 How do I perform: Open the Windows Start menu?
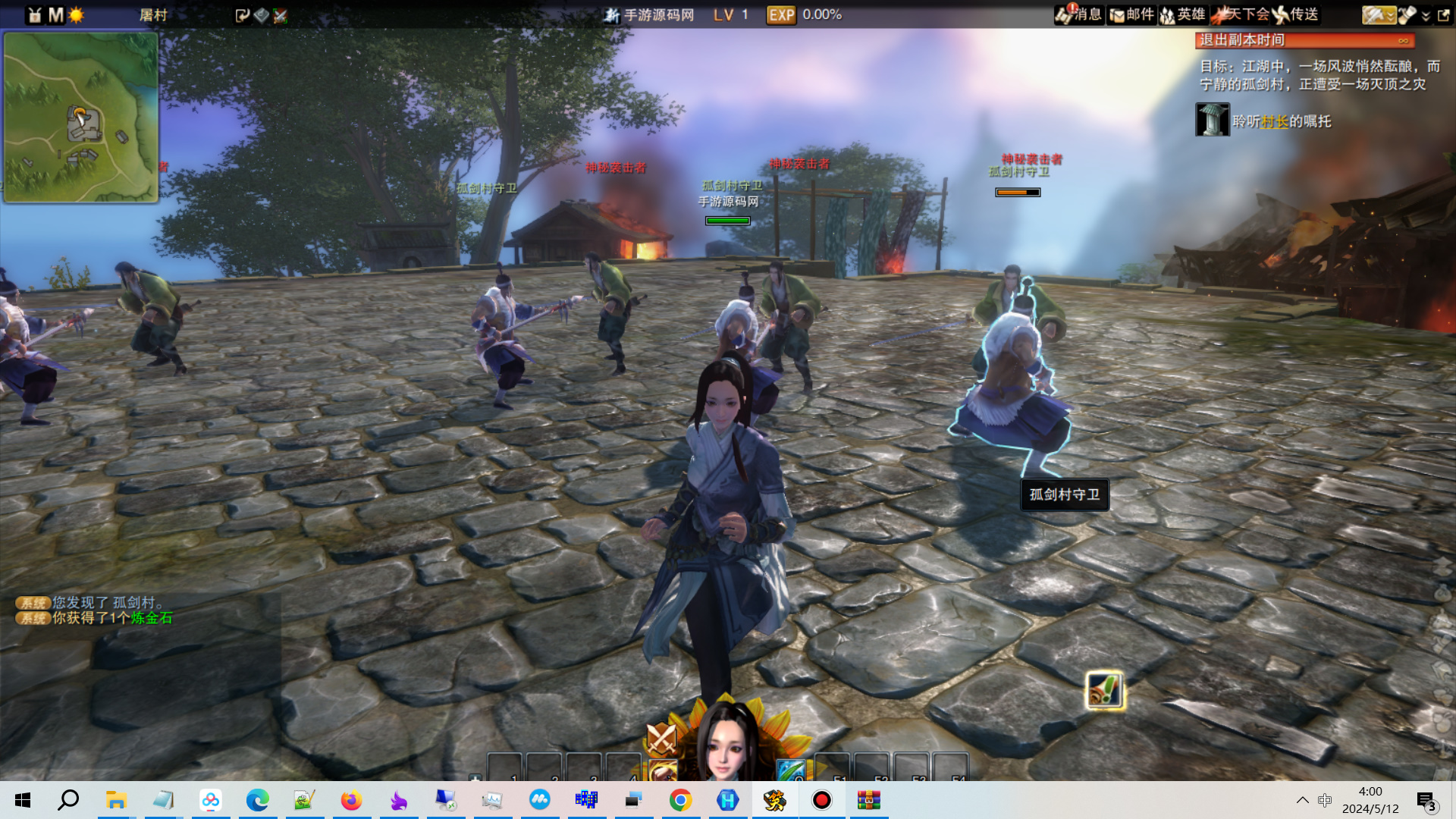point(23,800)
